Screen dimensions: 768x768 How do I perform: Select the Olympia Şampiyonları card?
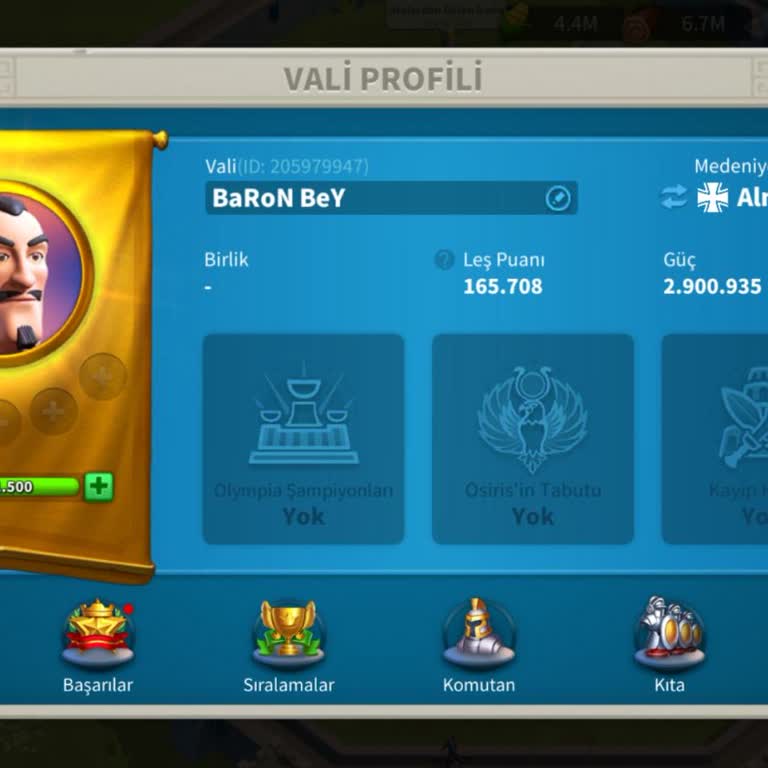[x=303, y=439]
